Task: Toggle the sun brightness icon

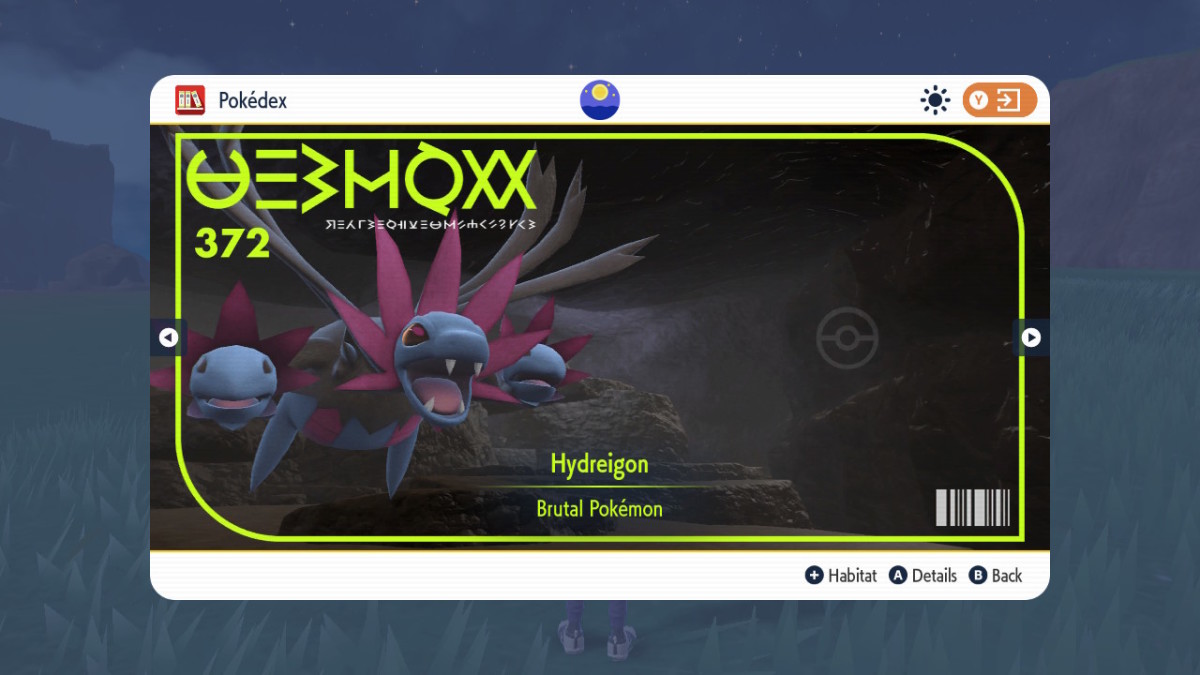Action: point(935,100)
